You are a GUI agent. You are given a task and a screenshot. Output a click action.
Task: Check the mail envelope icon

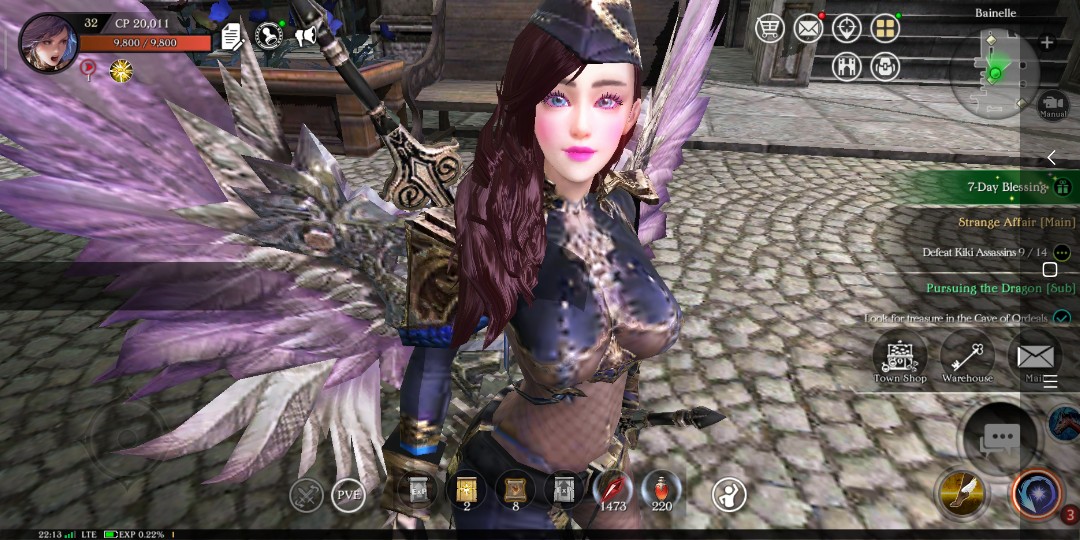click(808, 28)
